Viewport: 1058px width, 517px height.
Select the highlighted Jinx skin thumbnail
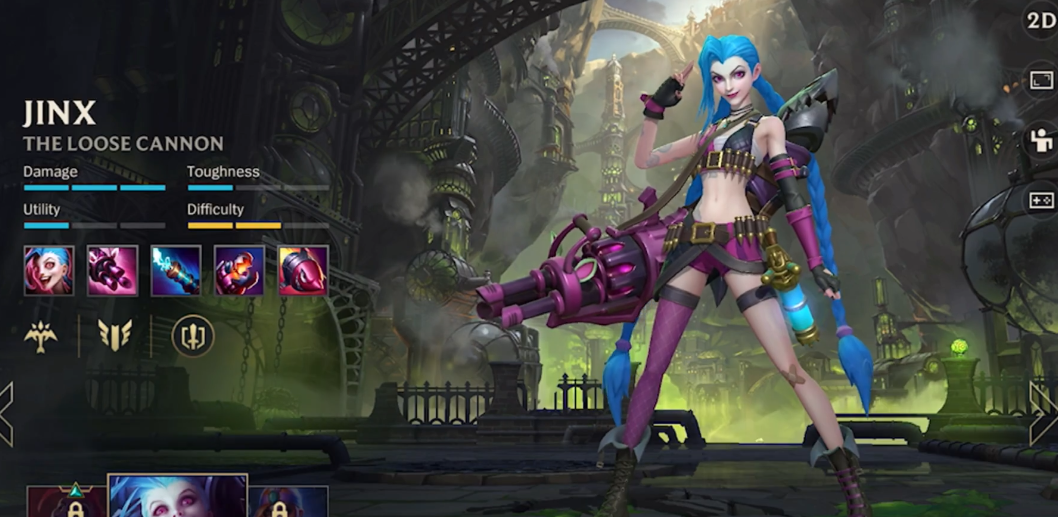pyautogui.click(x=177, y=497)
